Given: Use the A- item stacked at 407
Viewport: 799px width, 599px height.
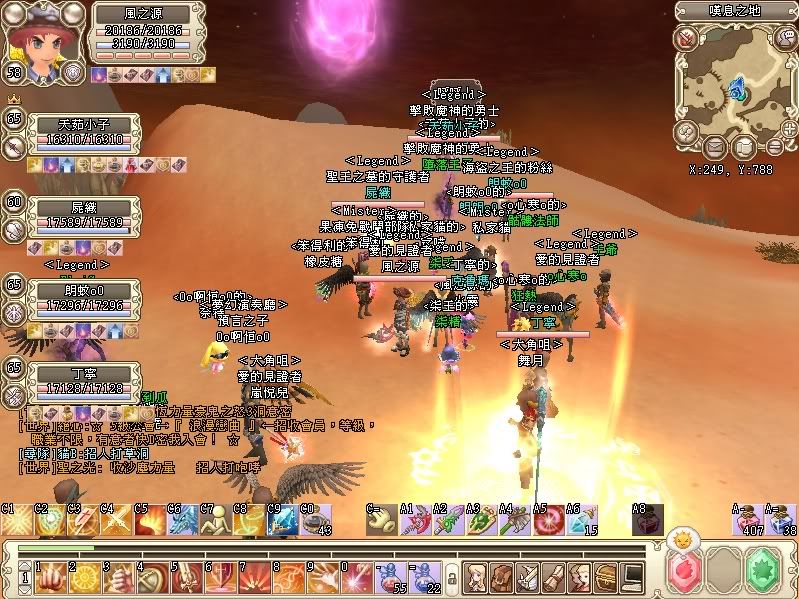Looking at the screenshot, I should (x=747, y=521).
